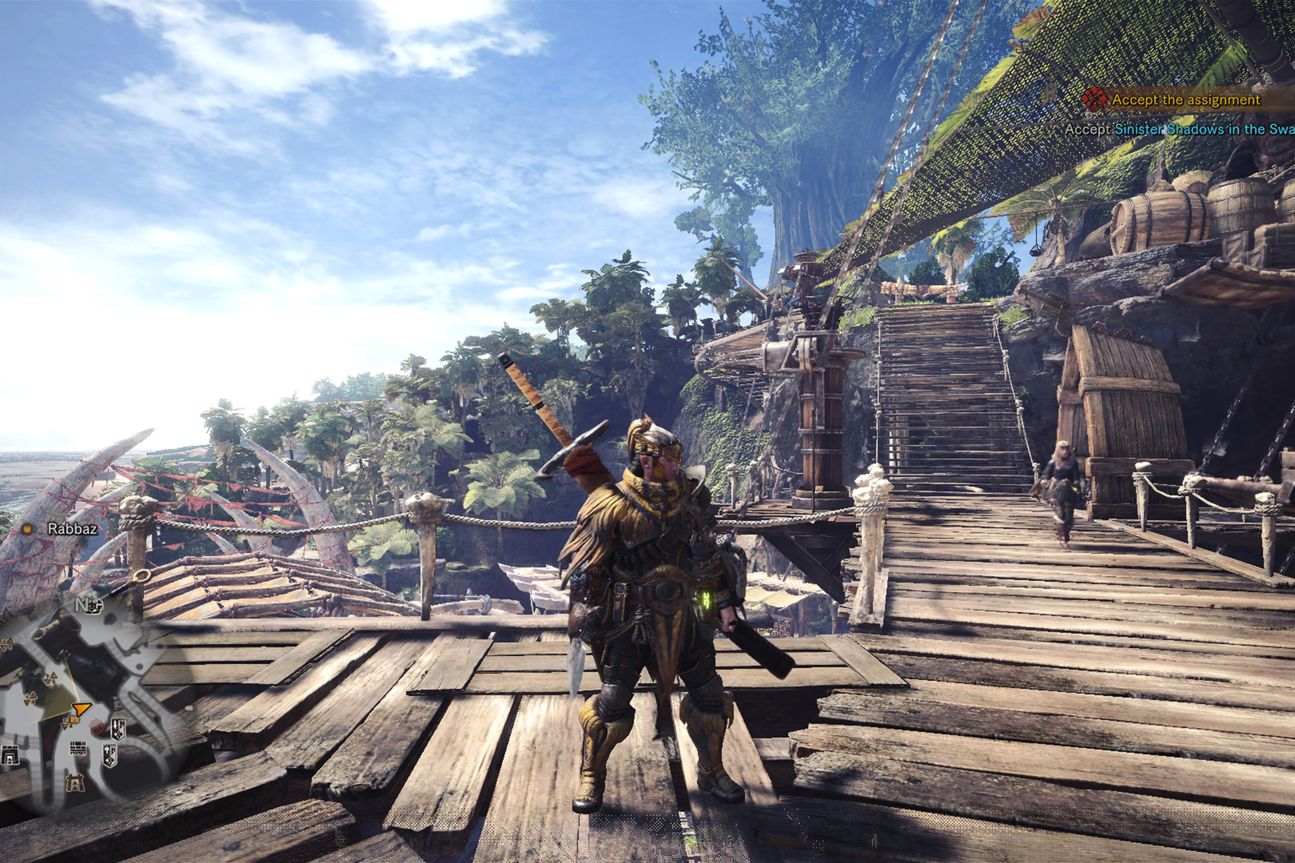Select the red marker on the minimap
This screenshot has height=863, width=1295.
(98, 727)
